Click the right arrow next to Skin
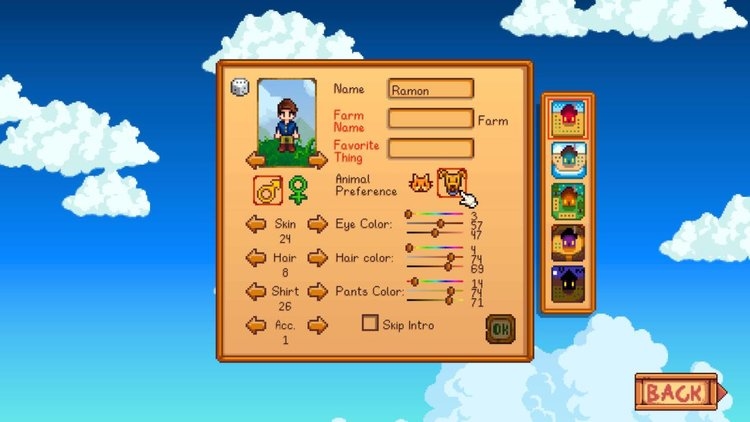Image resolution: width=750 pixels, height=422 pixels. [317, 224]
